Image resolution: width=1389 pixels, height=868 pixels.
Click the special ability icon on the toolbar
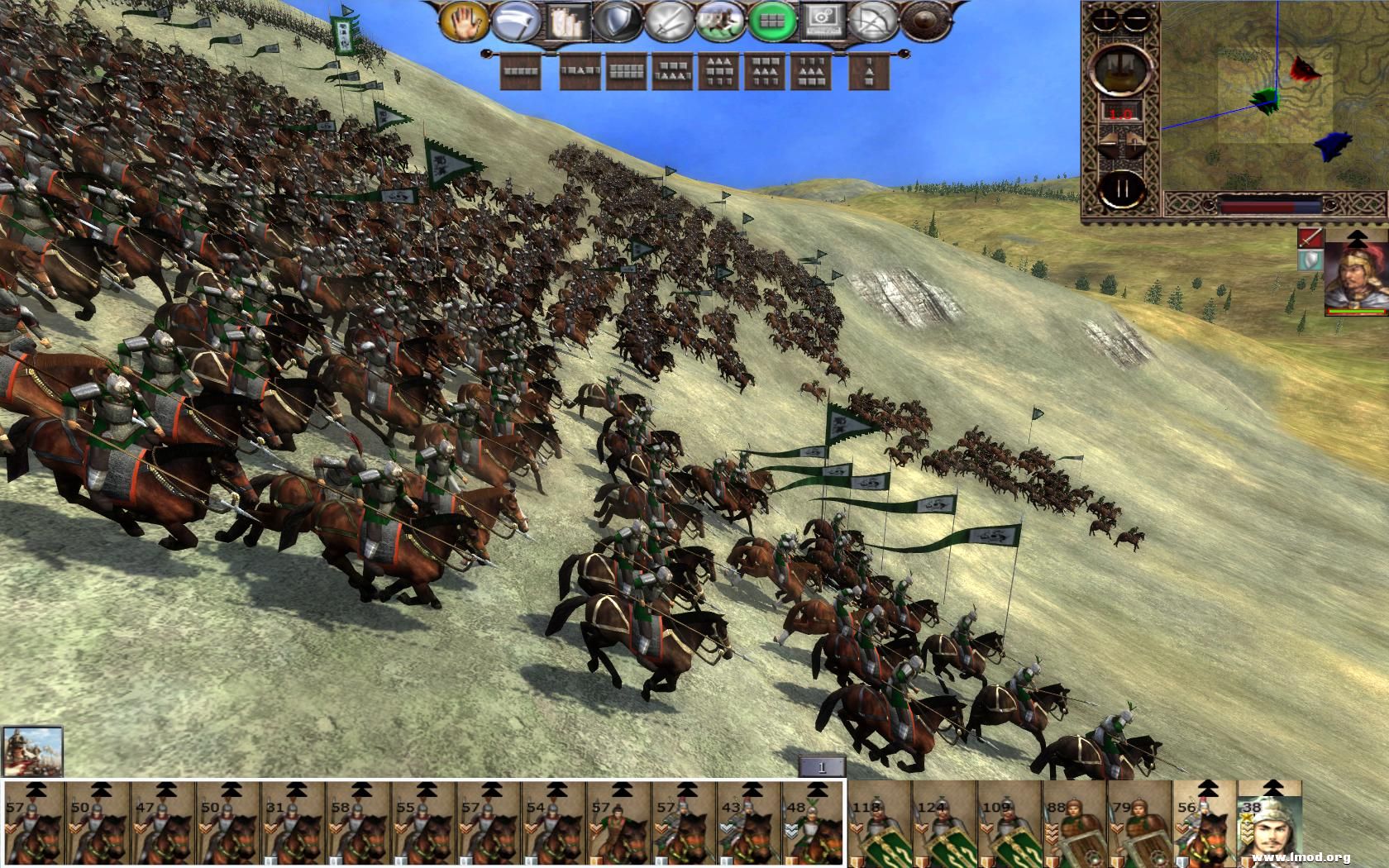[823, 21]
